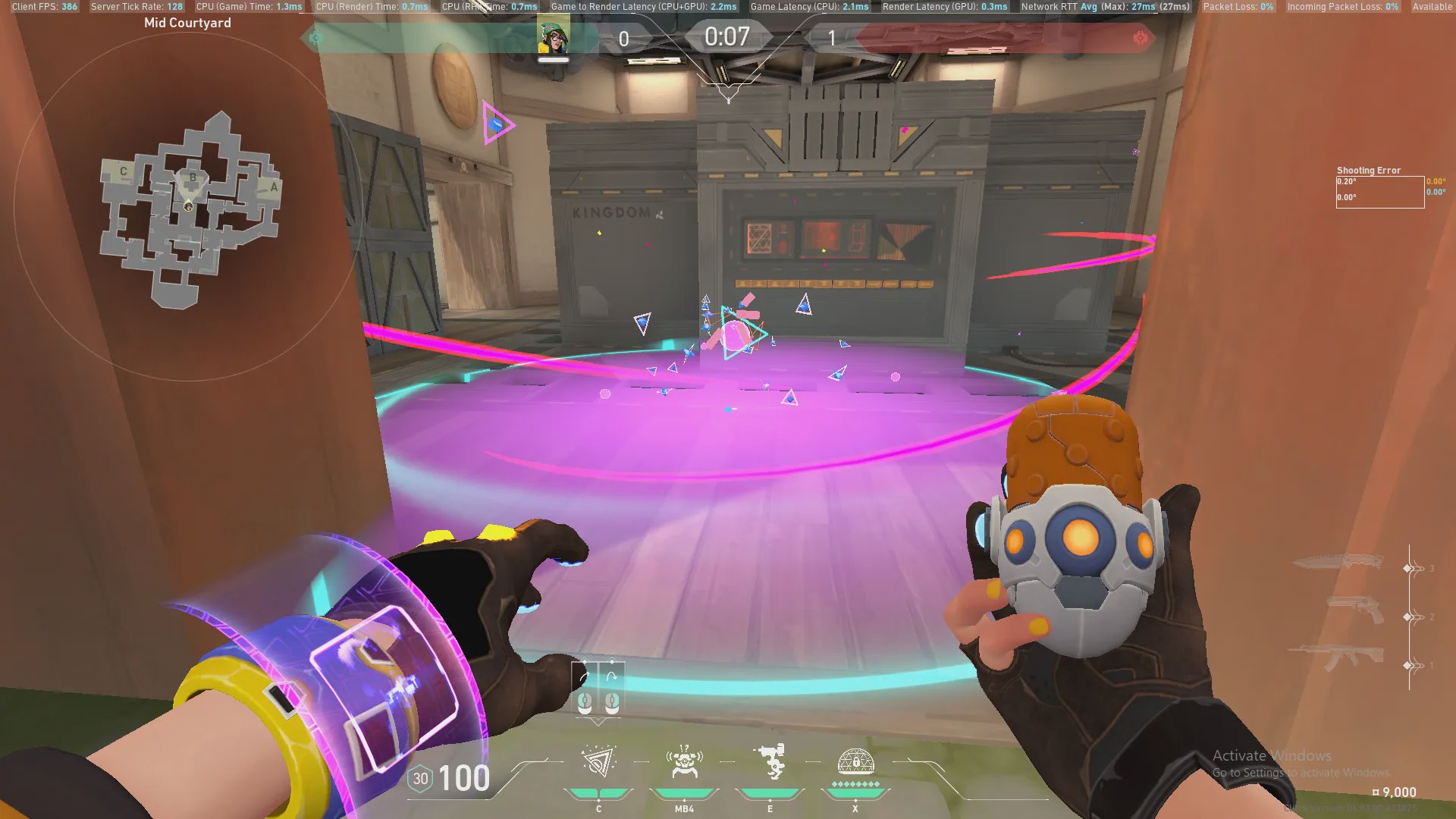Switch to the sidearm pistol slot
This screenshot has width=1456, height=819.
coord(1355,610)
